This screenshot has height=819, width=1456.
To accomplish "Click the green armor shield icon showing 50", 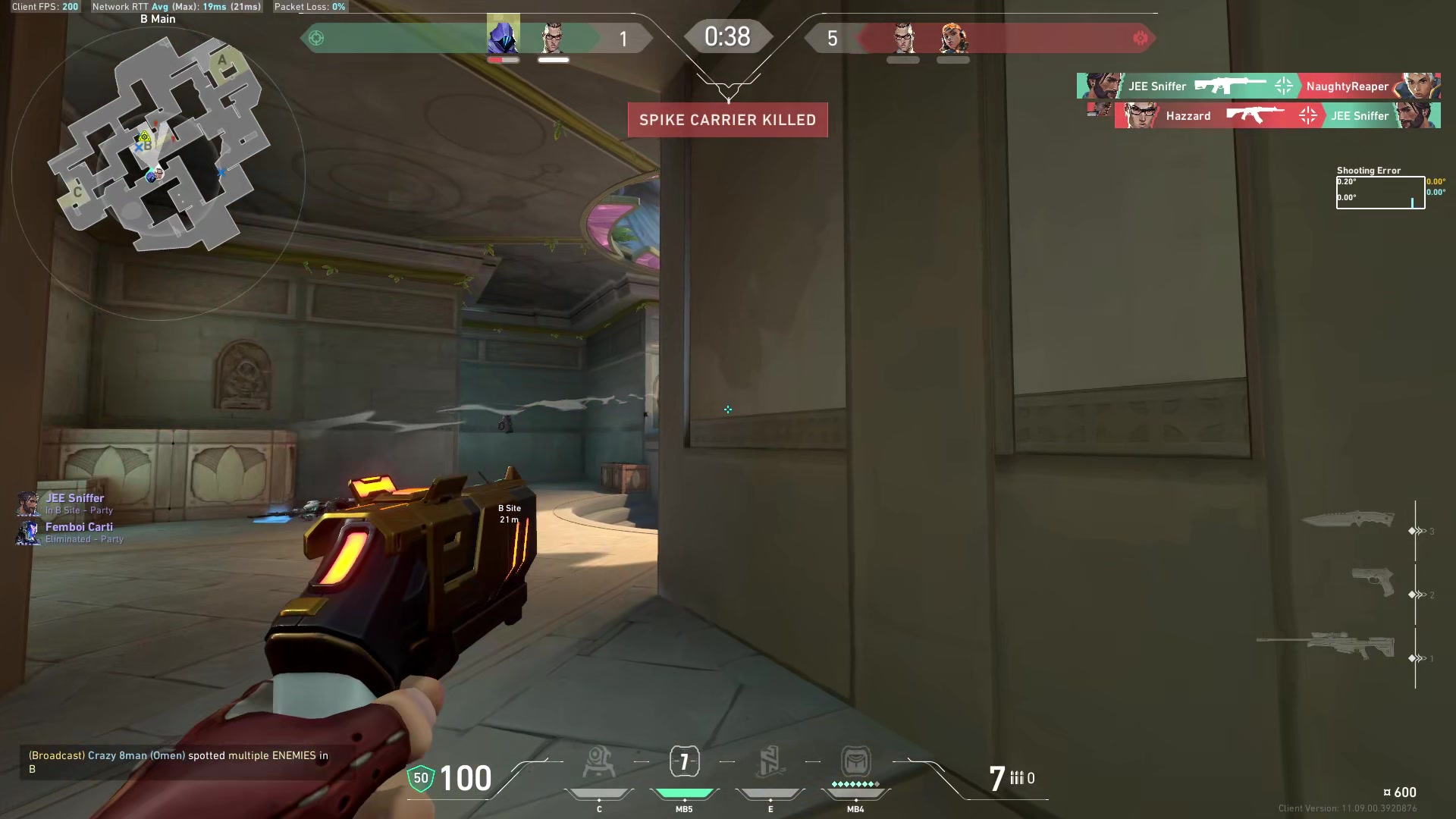I will [x=420, y=778].
